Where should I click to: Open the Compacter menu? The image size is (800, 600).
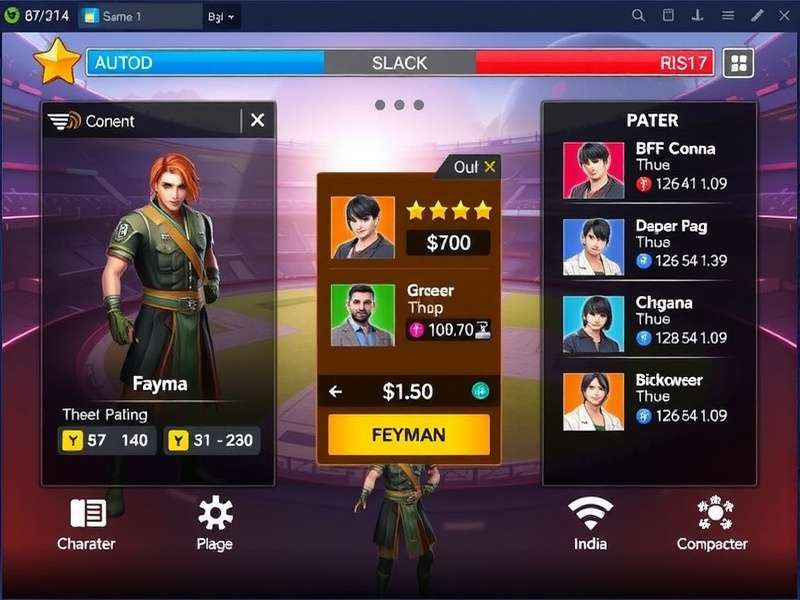[712, 524]
